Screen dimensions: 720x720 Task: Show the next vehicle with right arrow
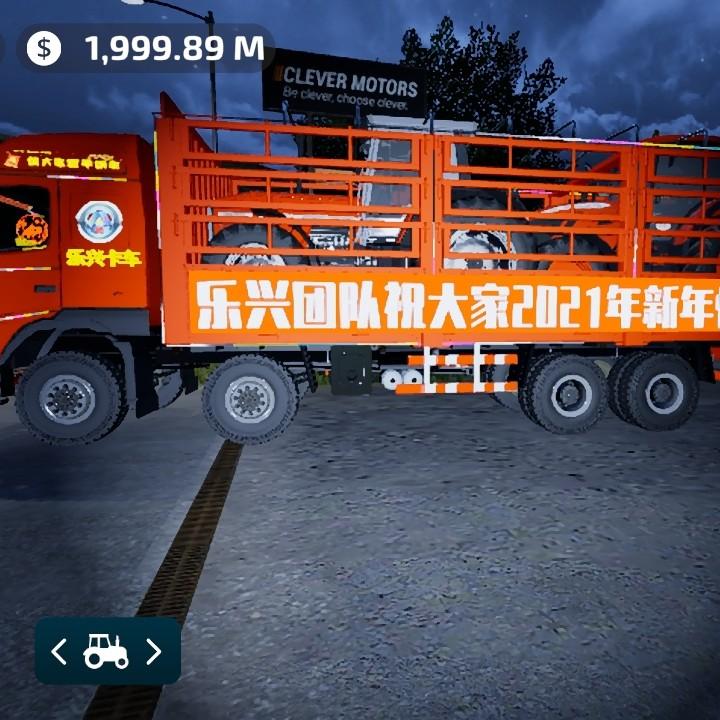tap(154, 652)
